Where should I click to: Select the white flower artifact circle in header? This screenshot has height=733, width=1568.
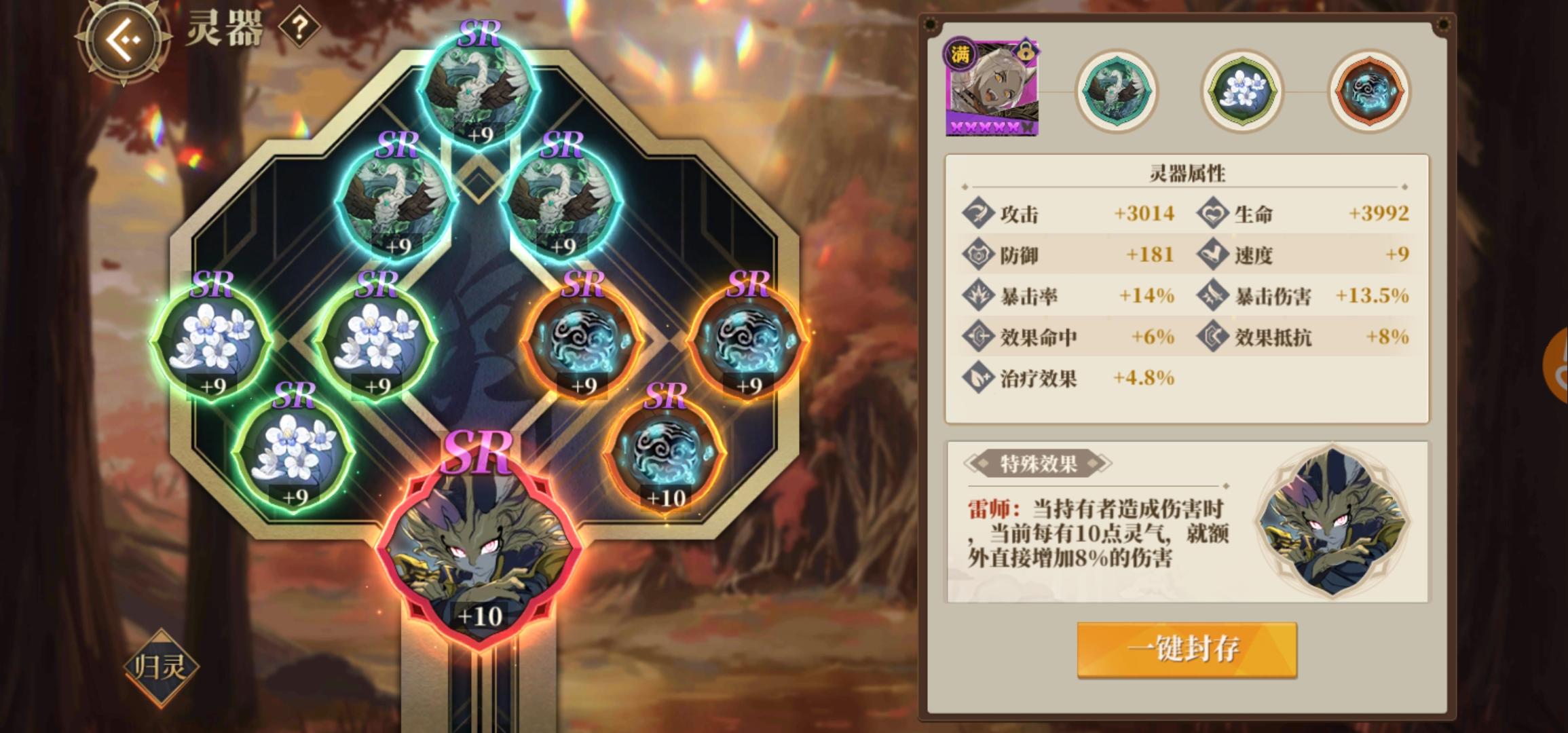1242,90
